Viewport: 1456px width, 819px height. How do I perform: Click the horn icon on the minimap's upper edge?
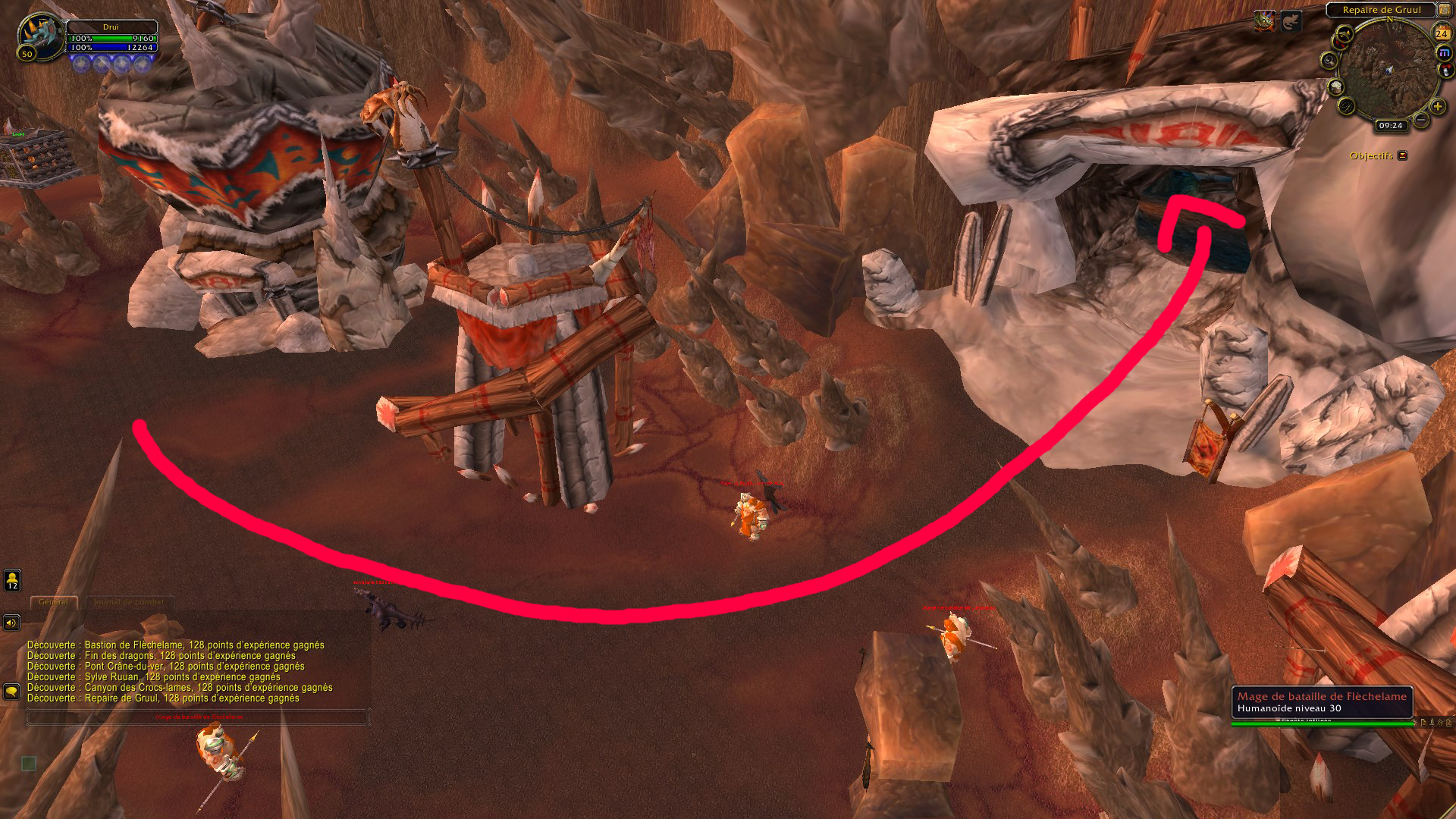[1344, 34]
